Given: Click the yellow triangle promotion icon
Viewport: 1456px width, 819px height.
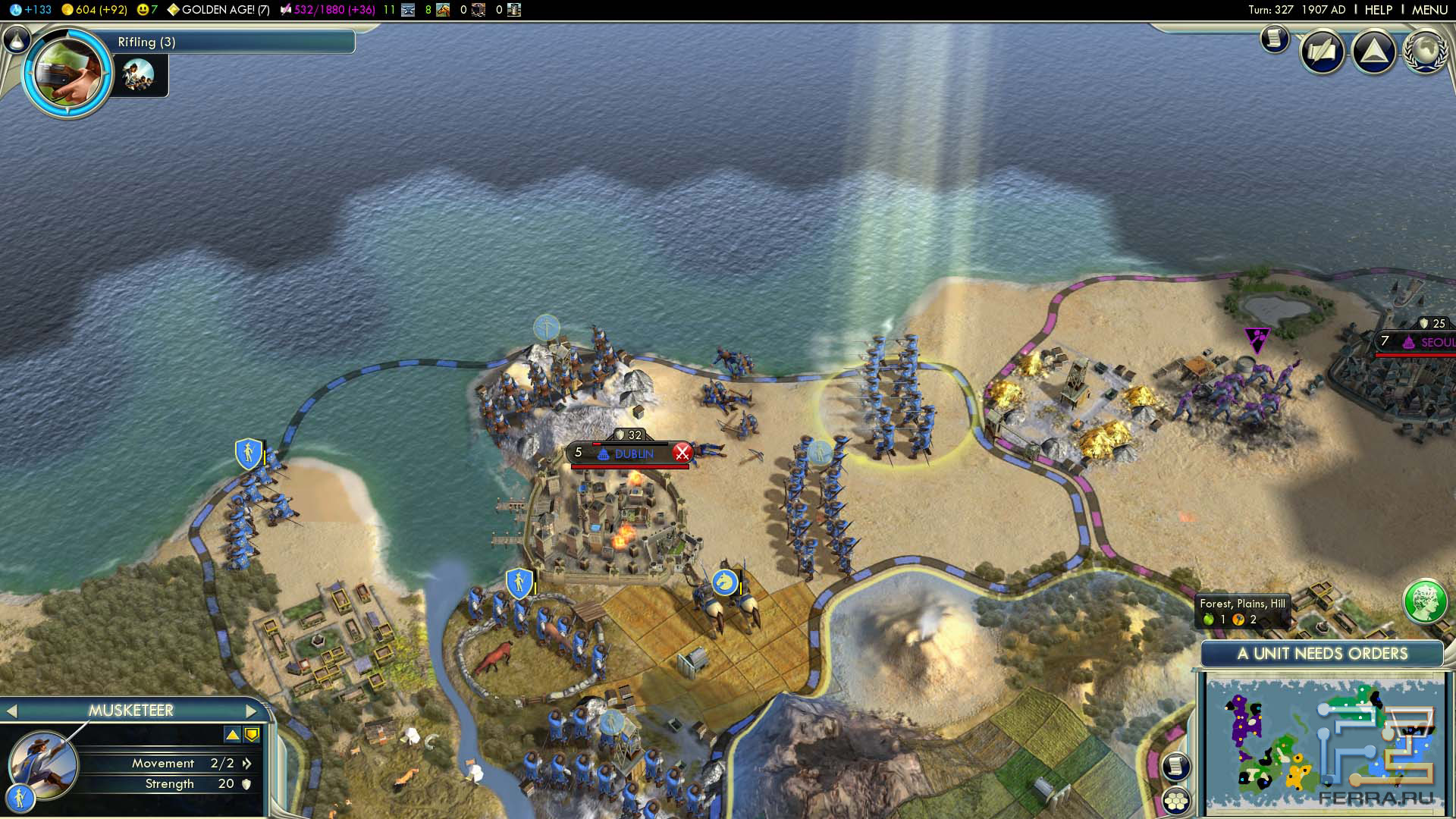Looking at the screenshot, I should 232,734.
